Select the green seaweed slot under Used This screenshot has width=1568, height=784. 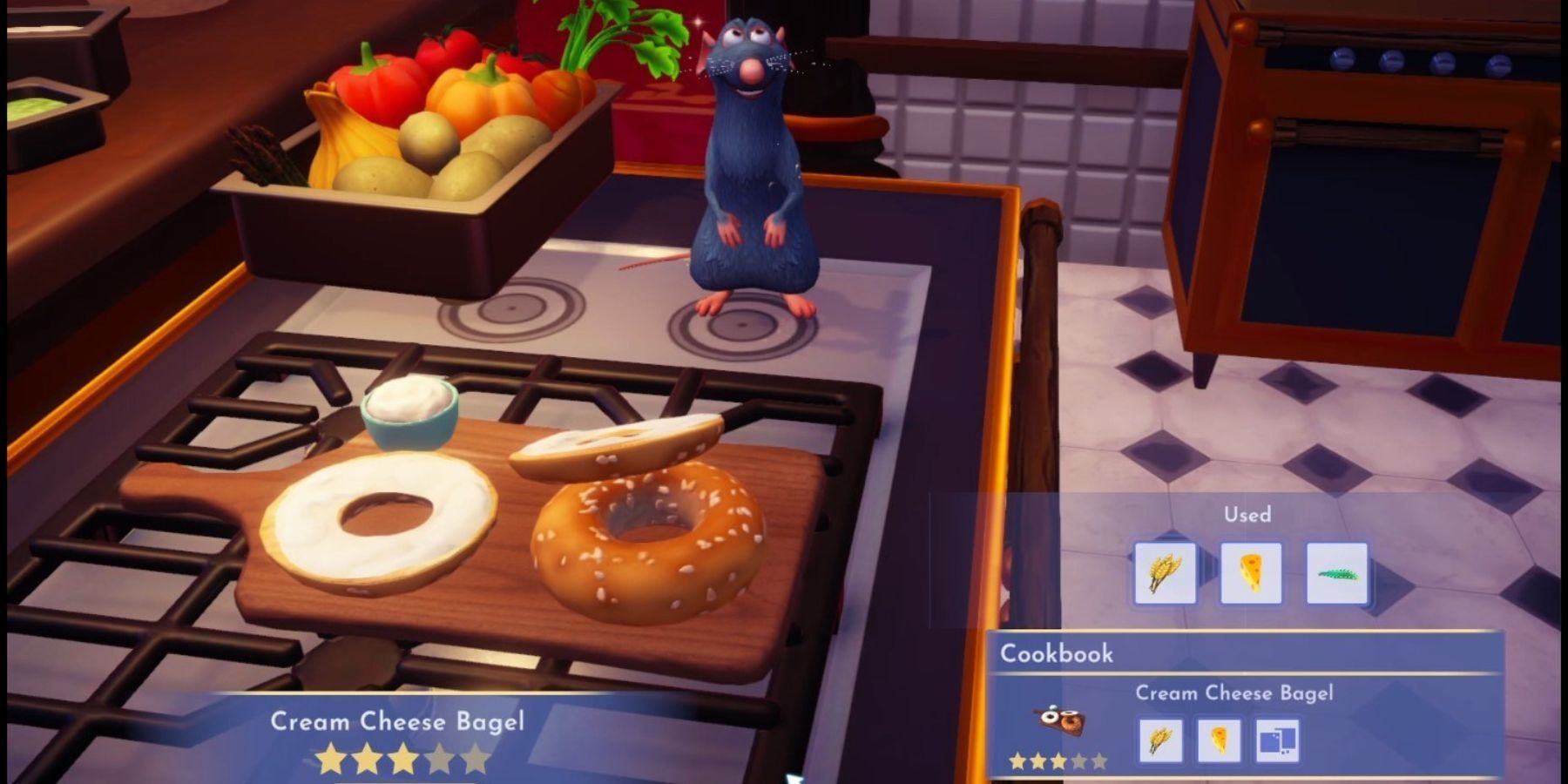pyautogui.click(x=1336, y=572)
